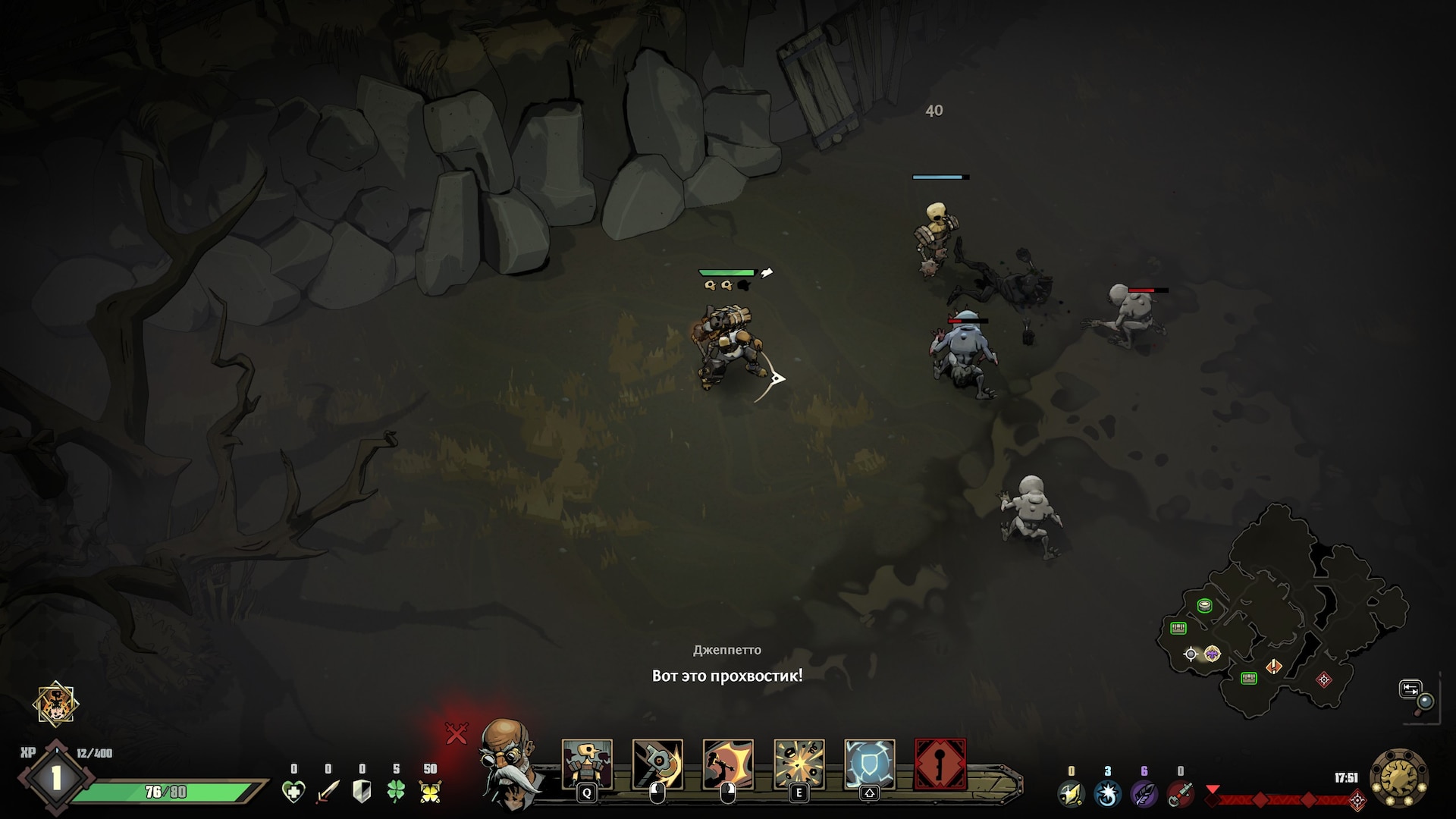1456x819 pixels.
Task: Click the orange exclamation marker on minimap
Action: 1274,667
